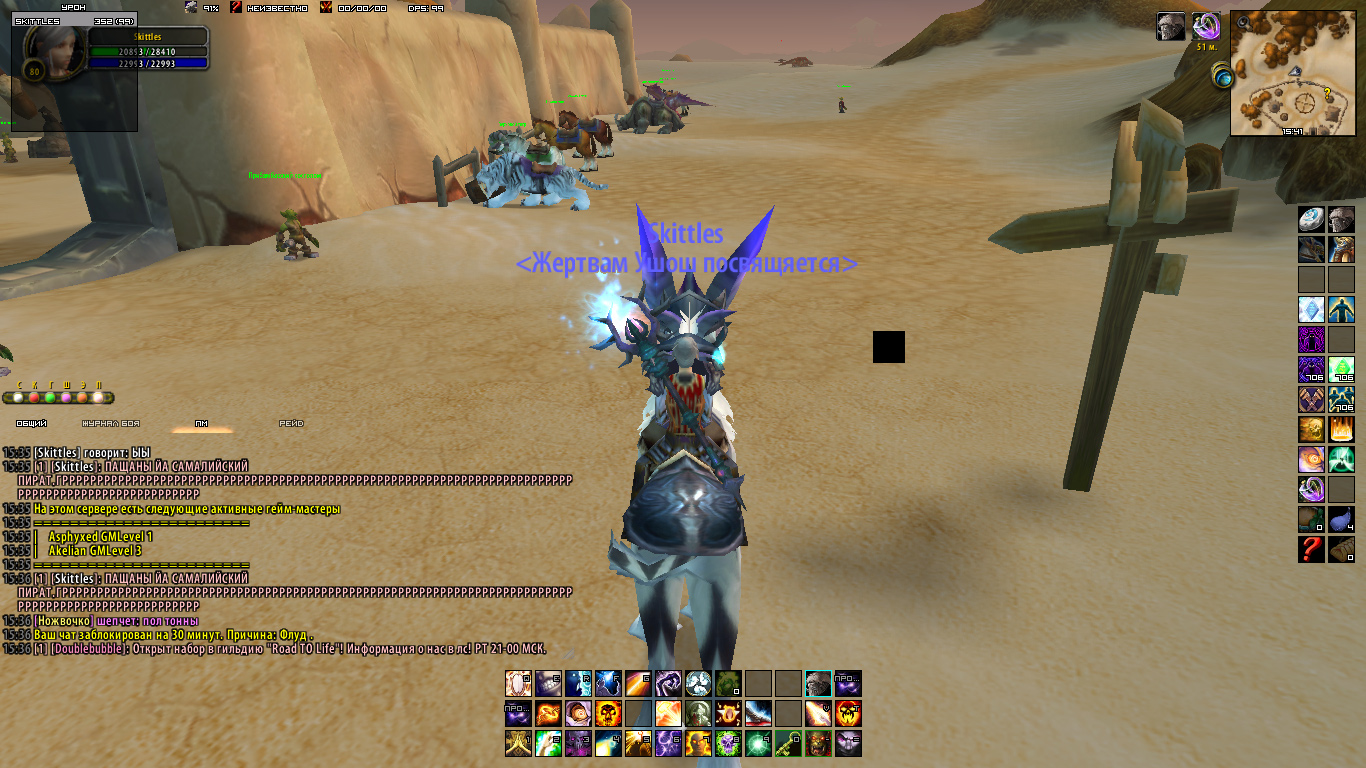Viewport: 1366px width, 768px height.
Task: Click the purple swirl buff with 51 minutes
Action: [1206, 26]
